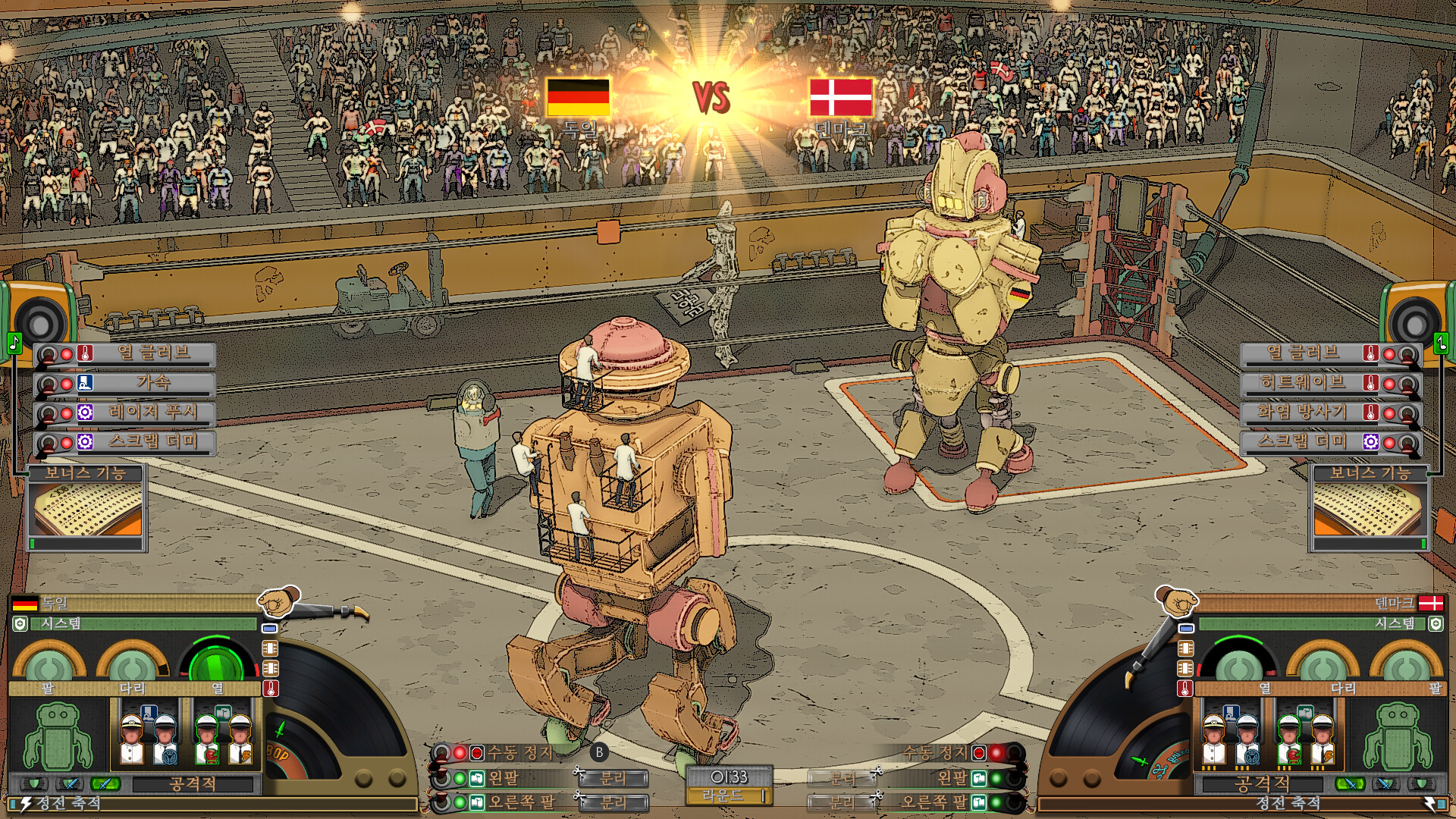Image resolution: width=1456 pixels, height=819 pixels.
Task: Select Denmark's shield defensive stance button
Action: click(x=1422, y=783)
